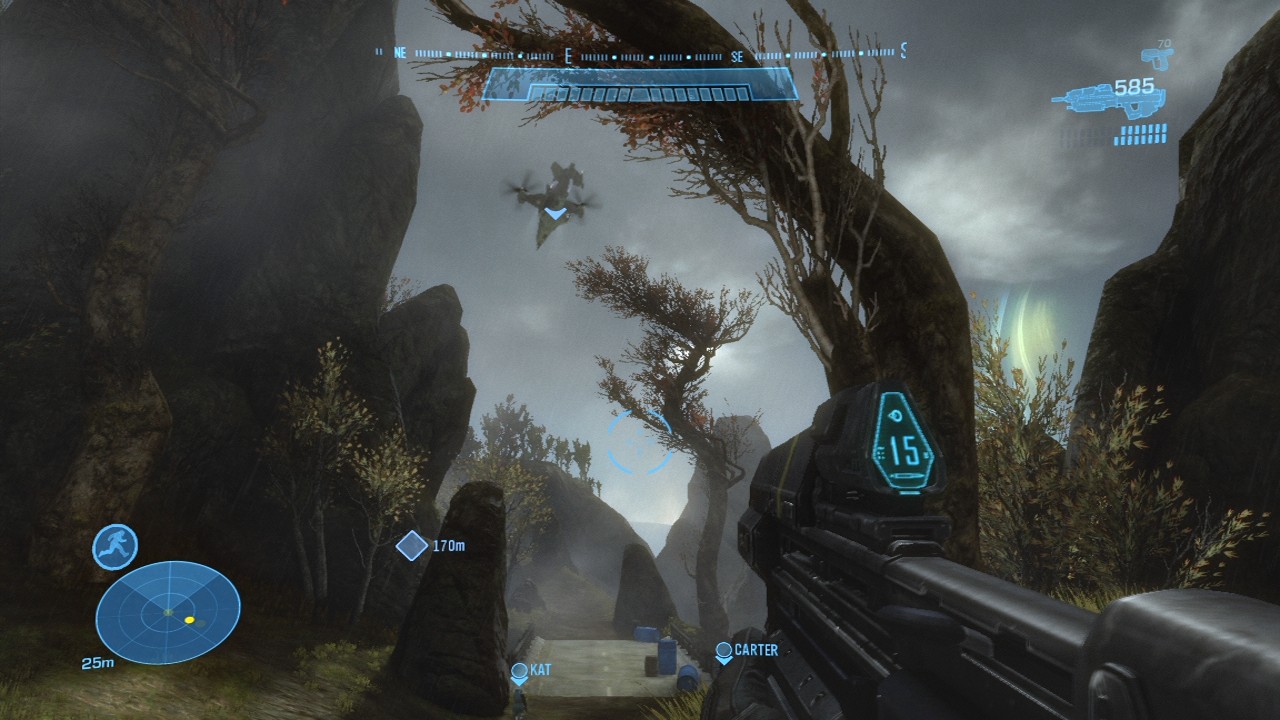This screenshot has height=720, width=1280.
Task: Switch to the secondary pistol icon
Action: coord(1157,57)
